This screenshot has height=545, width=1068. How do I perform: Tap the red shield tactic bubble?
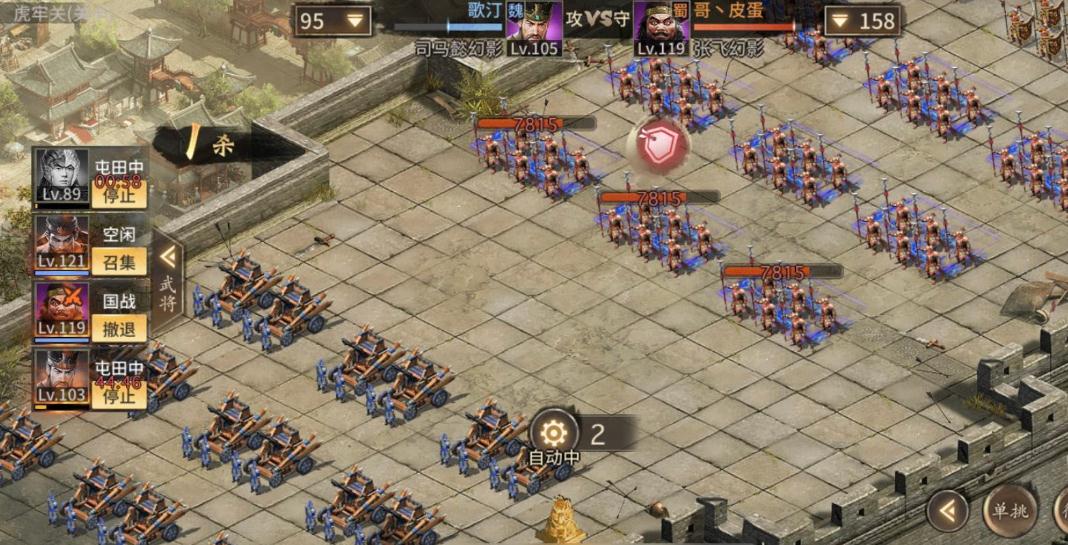coord(658,146)
